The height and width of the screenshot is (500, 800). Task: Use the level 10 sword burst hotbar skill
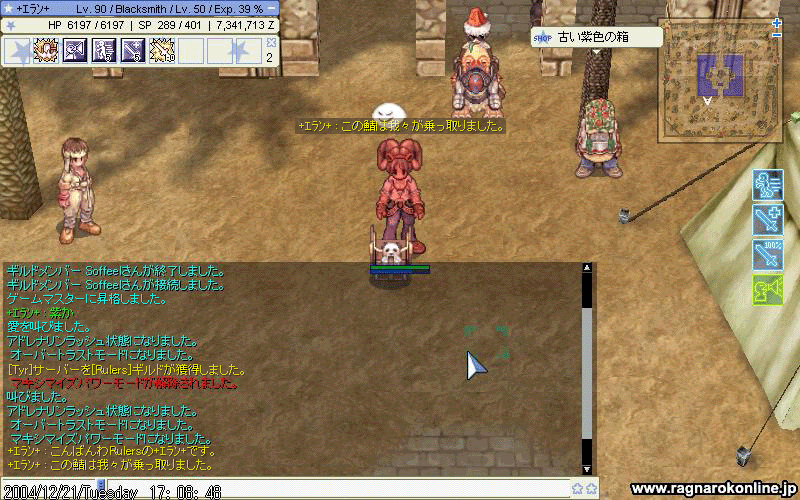[x=162, y=50]
